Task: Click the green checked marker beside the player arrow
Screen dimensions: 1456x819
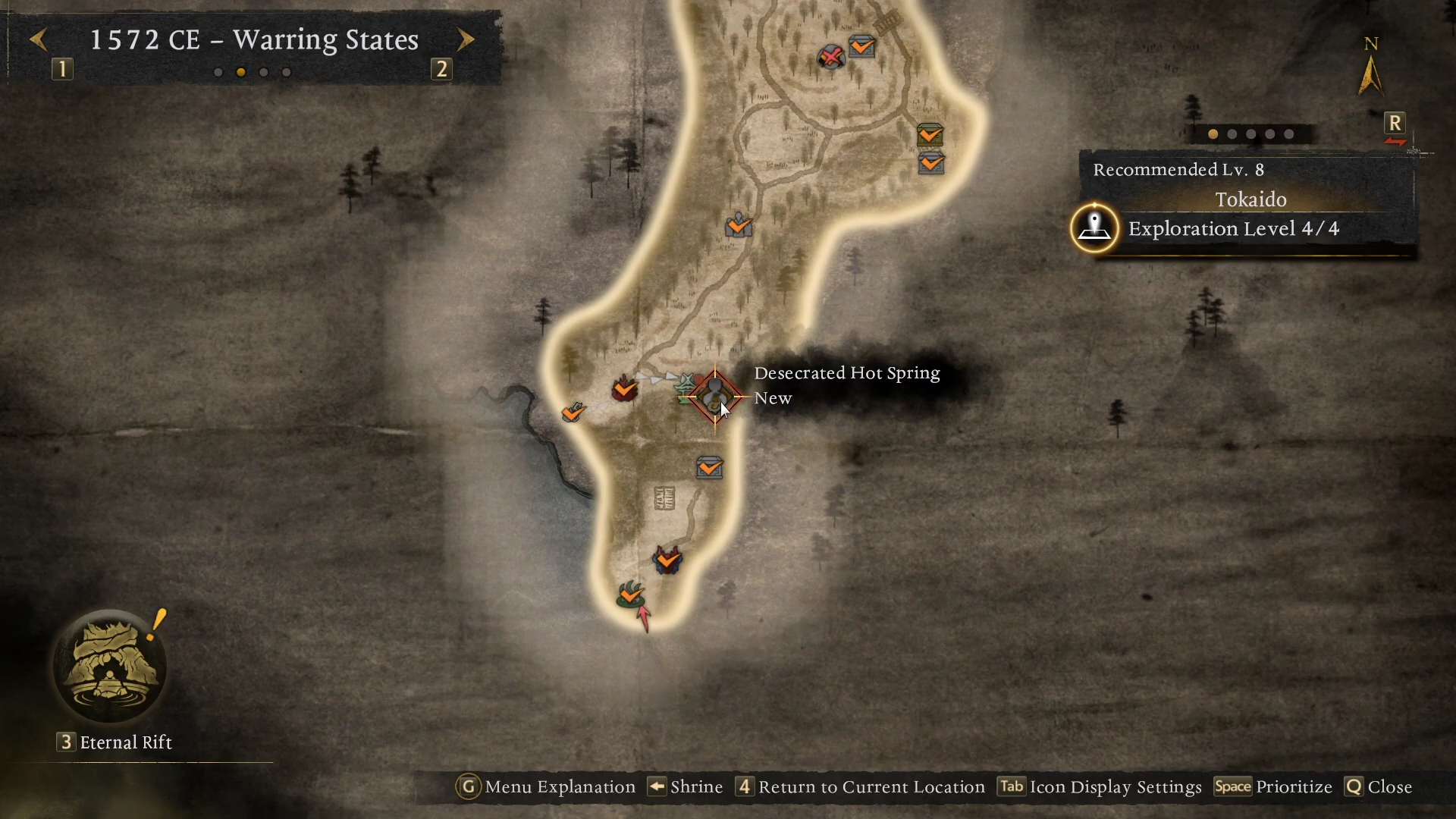Action: tap(630, 594)
